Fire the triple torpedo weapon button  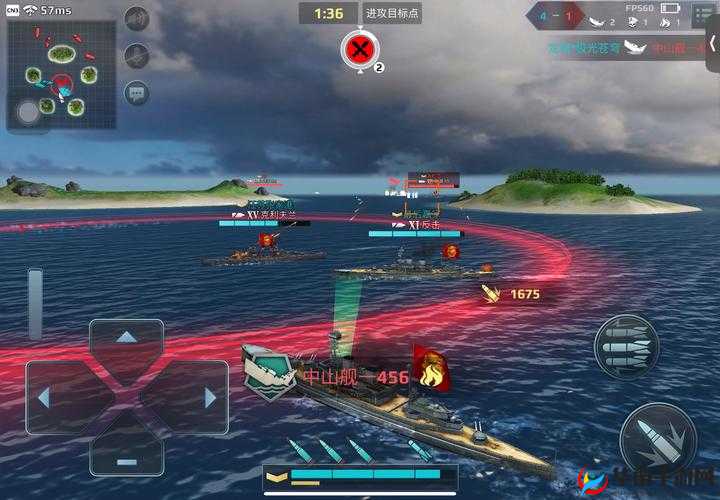[626, 347]
